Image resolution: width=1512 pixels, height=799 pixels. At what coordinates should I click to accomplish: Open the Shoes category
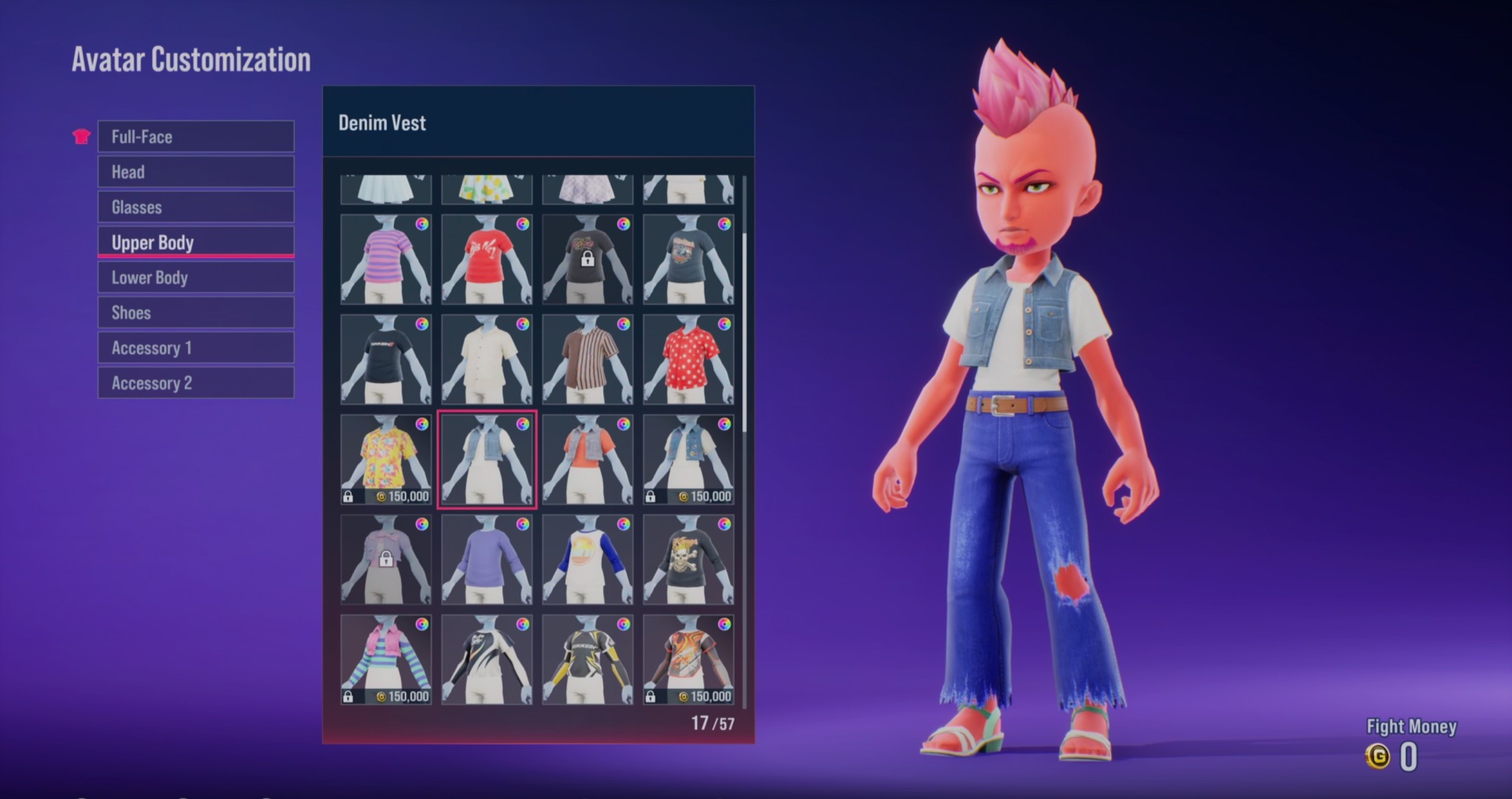pyautogui.click(x=195, y=313)
